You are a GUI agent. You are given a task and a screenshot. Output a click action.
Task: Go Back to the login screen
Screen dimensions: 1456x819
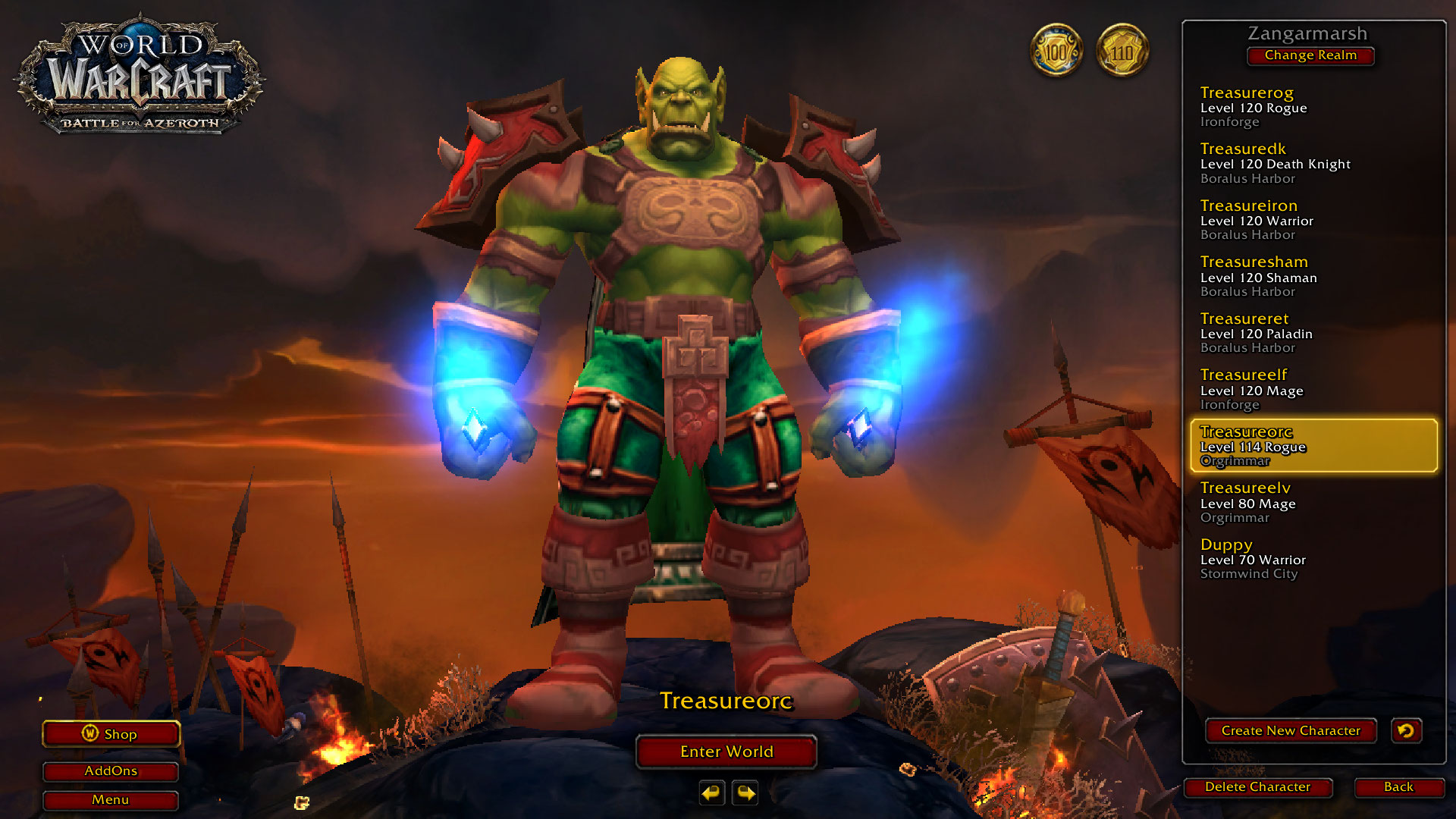[x=1398, y=787]
